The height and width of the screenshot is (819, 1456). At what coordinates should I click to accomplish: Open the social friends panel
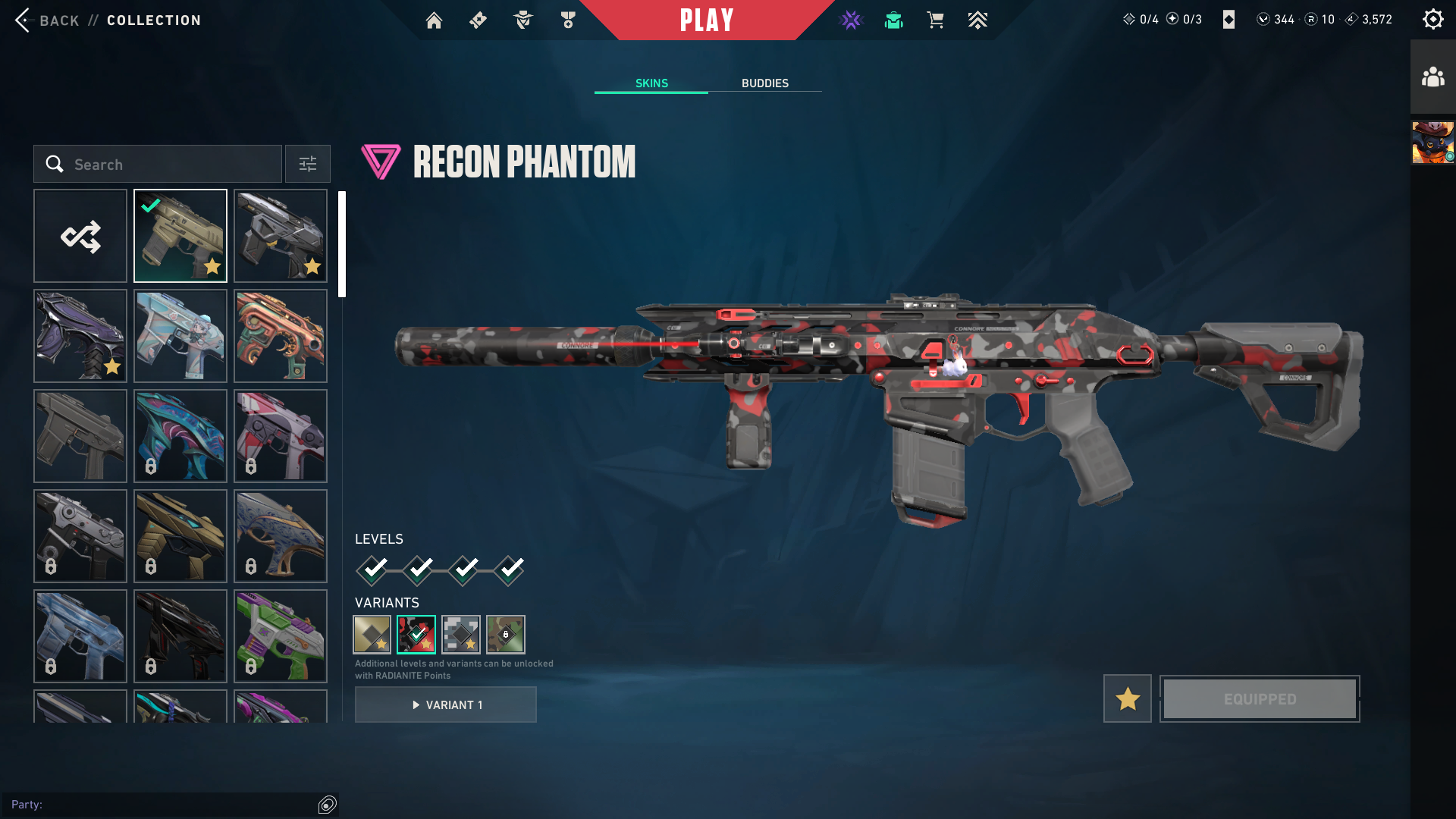(1432, 77)
